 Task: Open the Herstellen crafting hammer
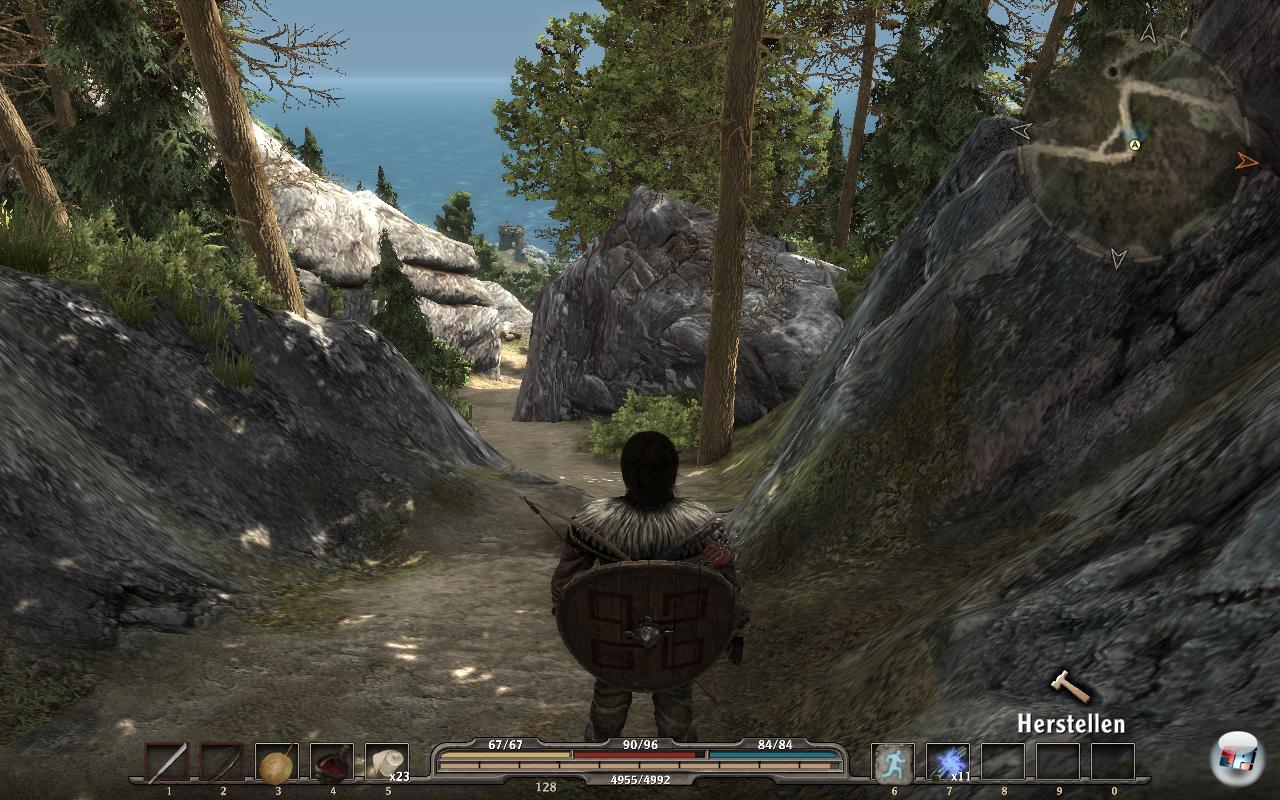pyautogui.click(x=1069, y=687)
